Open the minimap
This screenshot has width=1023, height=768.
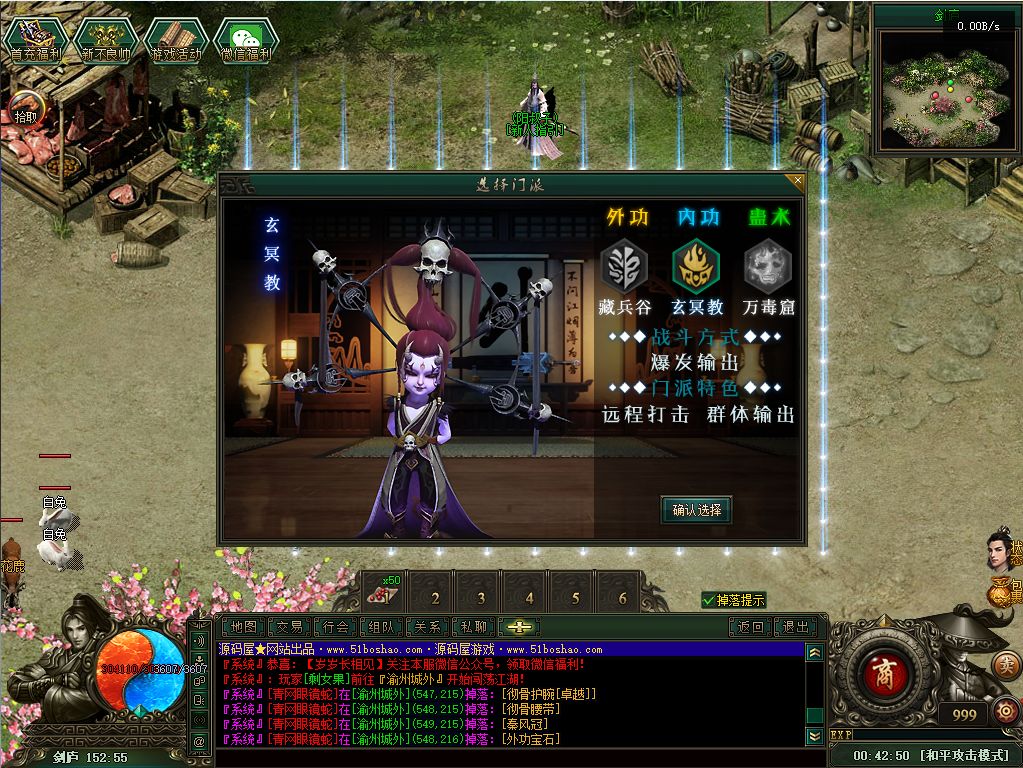(x=944, y=92)
